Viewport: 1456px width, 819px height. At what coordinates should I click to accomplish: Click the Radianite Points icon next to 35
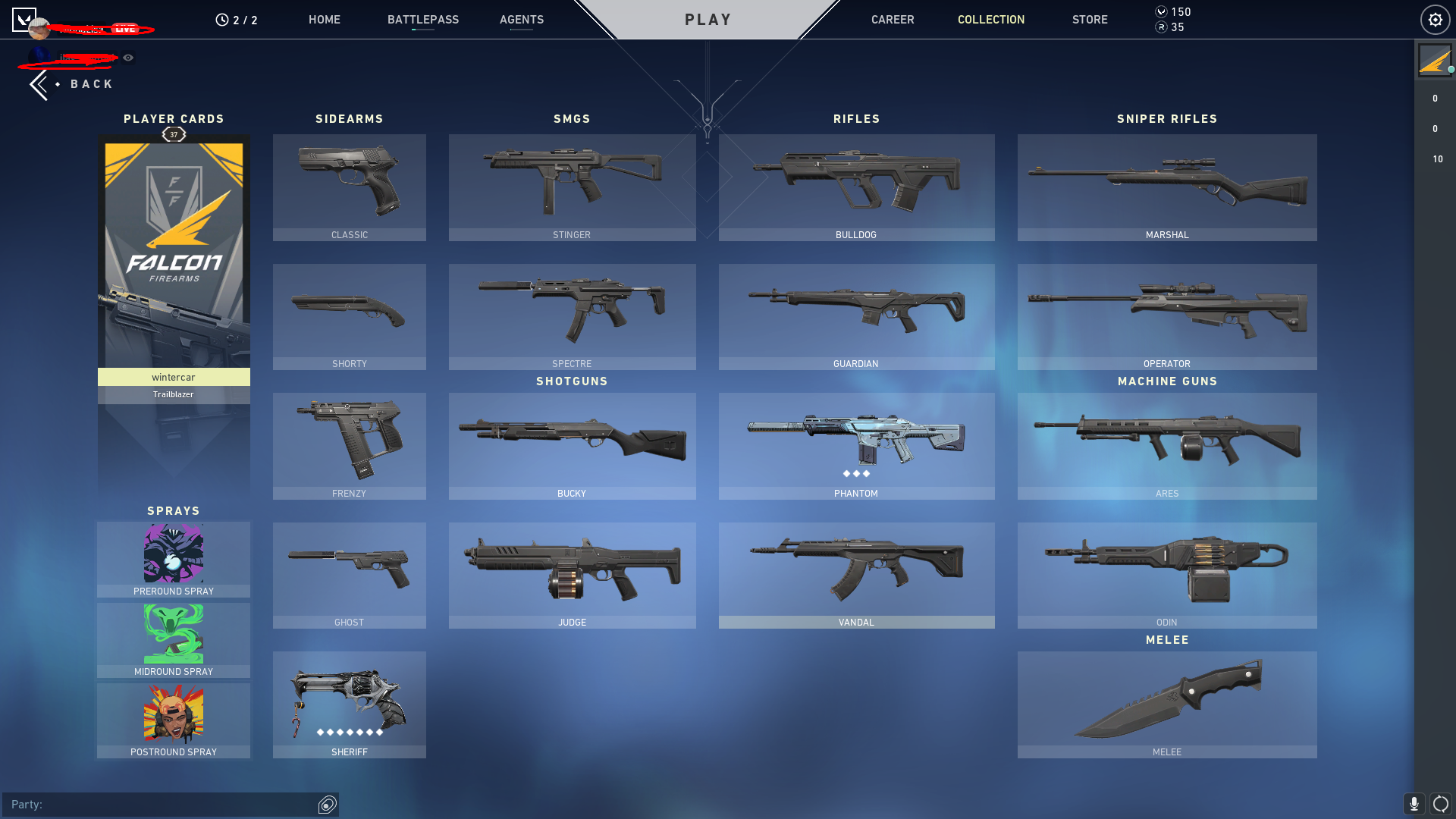coord(1159,28)
